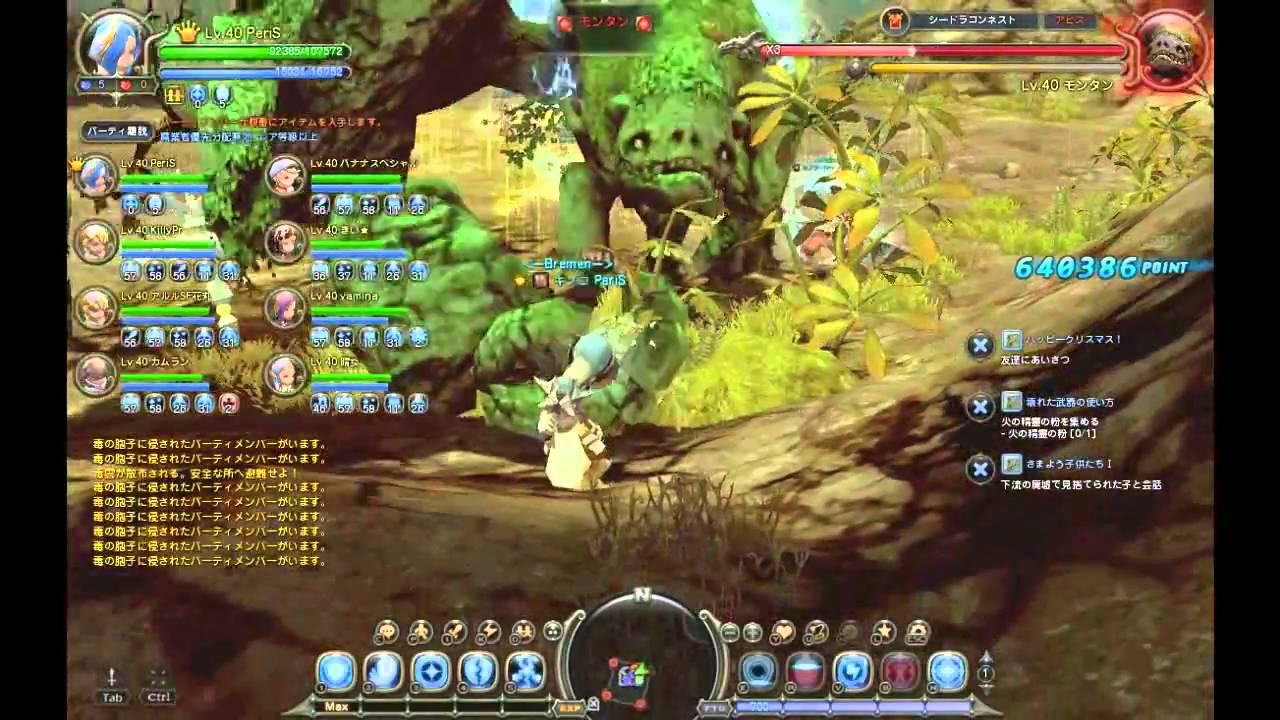Open the character menu icon near the minimap
The width and height of the screenshot is (1280, 720).
(x=385, y=630)
